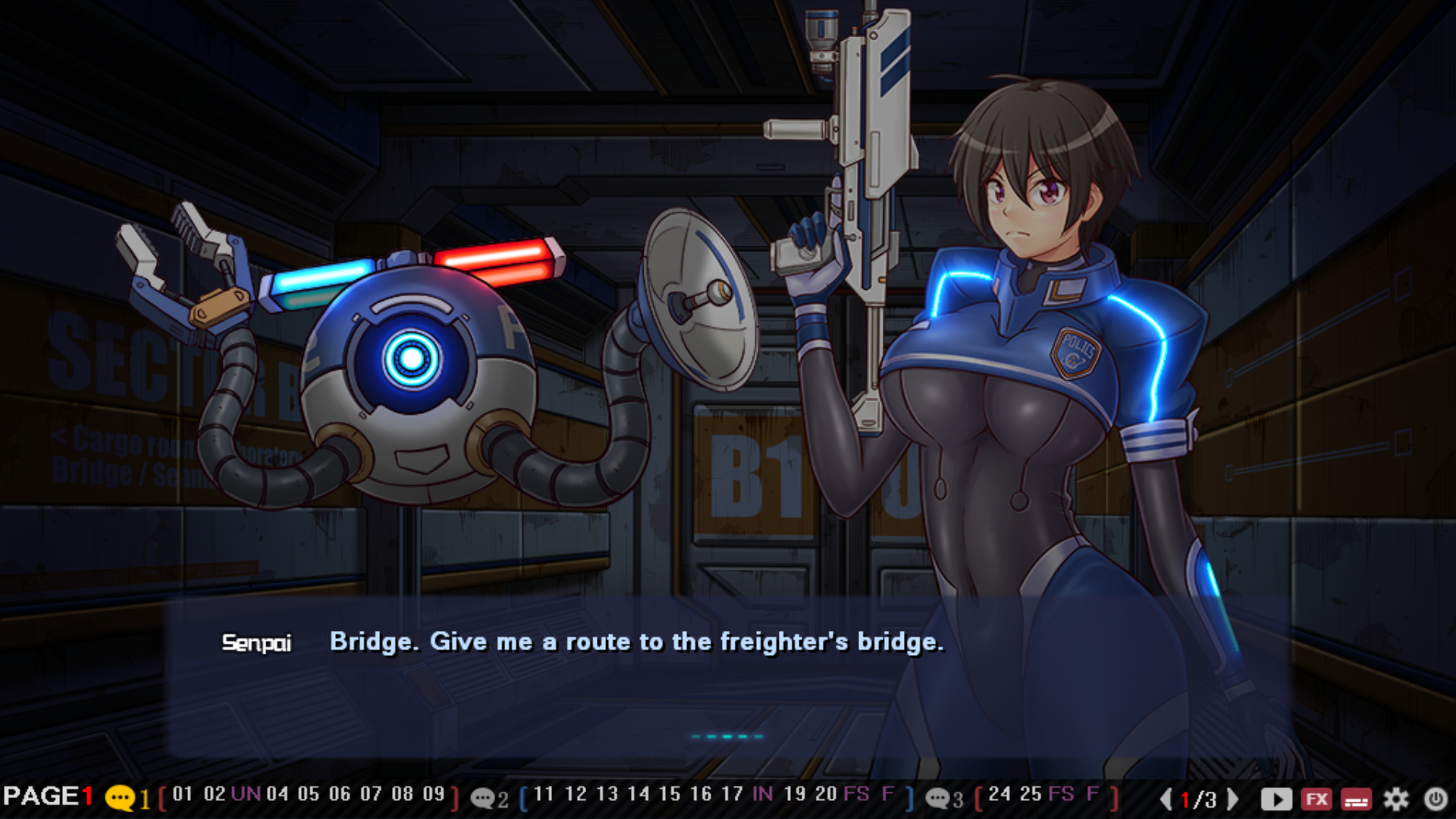1456x819 pixels.
Task: Select scene 11 in the timeline
Action: (x=544, y=795)
